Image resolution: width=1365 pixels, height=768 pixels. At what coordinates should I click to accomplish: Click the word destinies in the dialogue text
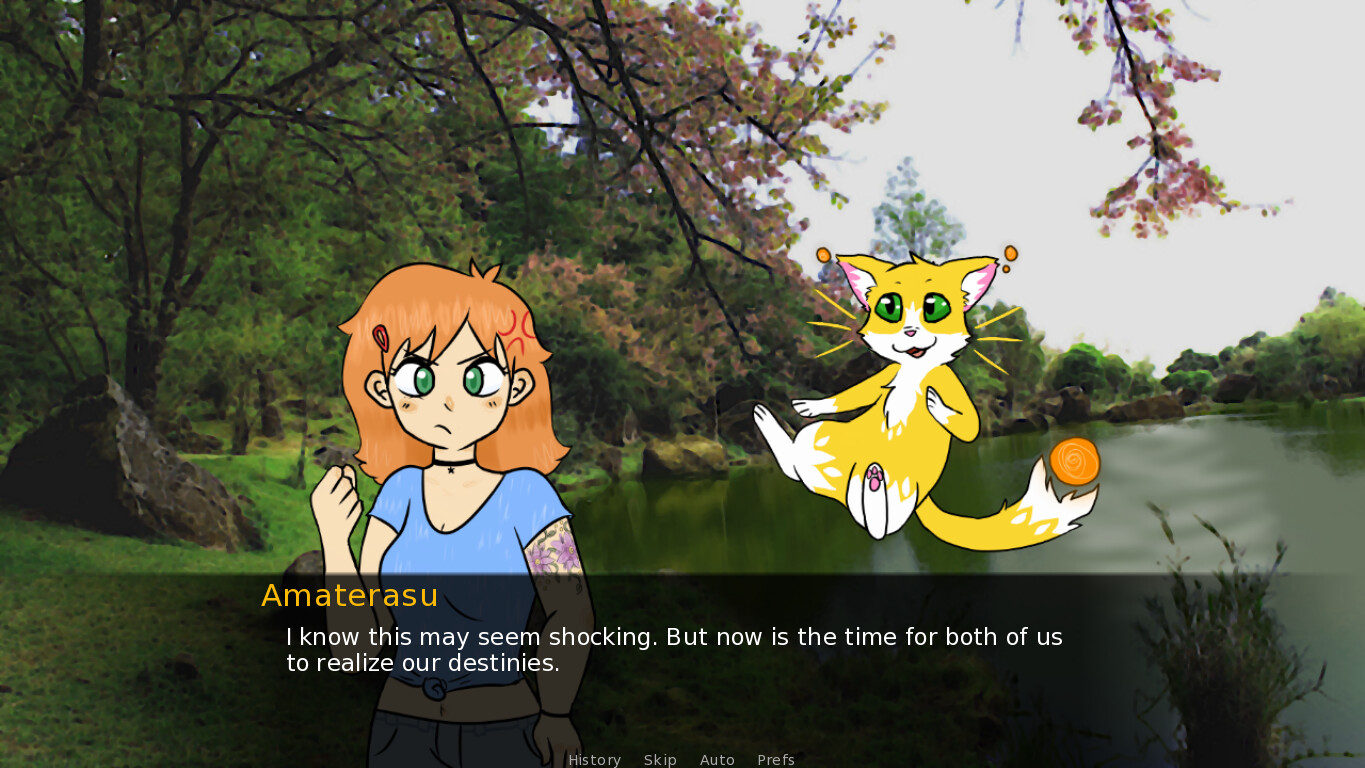[503, 663]
